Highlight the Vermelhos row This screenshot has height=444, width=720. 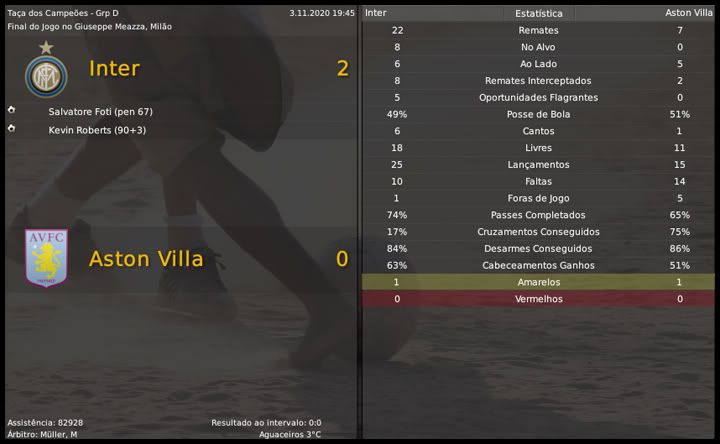coord(538,299)
